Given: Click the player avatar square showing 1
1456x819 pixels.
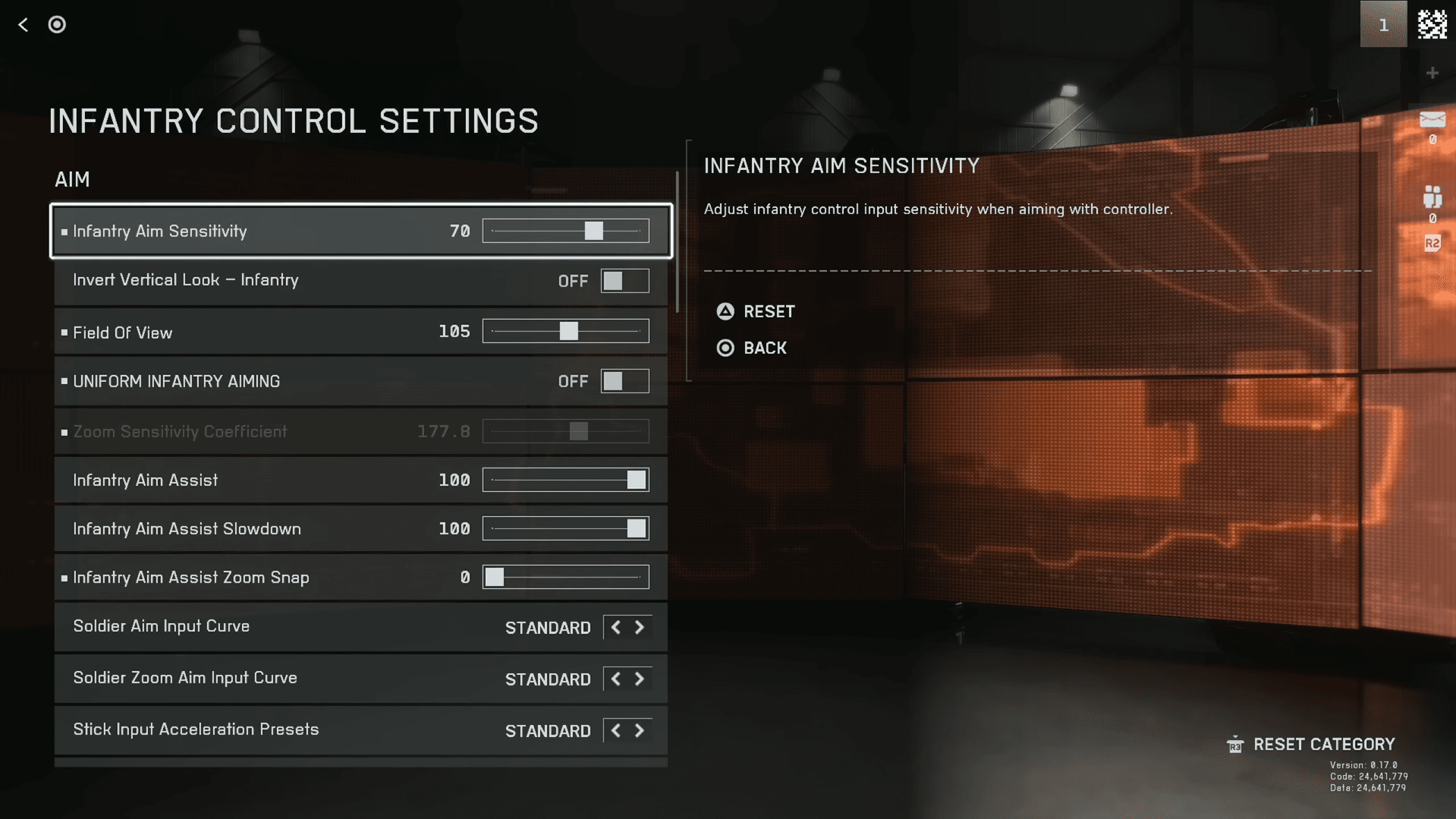Looking at the screenshot, I should (1383, 24).
